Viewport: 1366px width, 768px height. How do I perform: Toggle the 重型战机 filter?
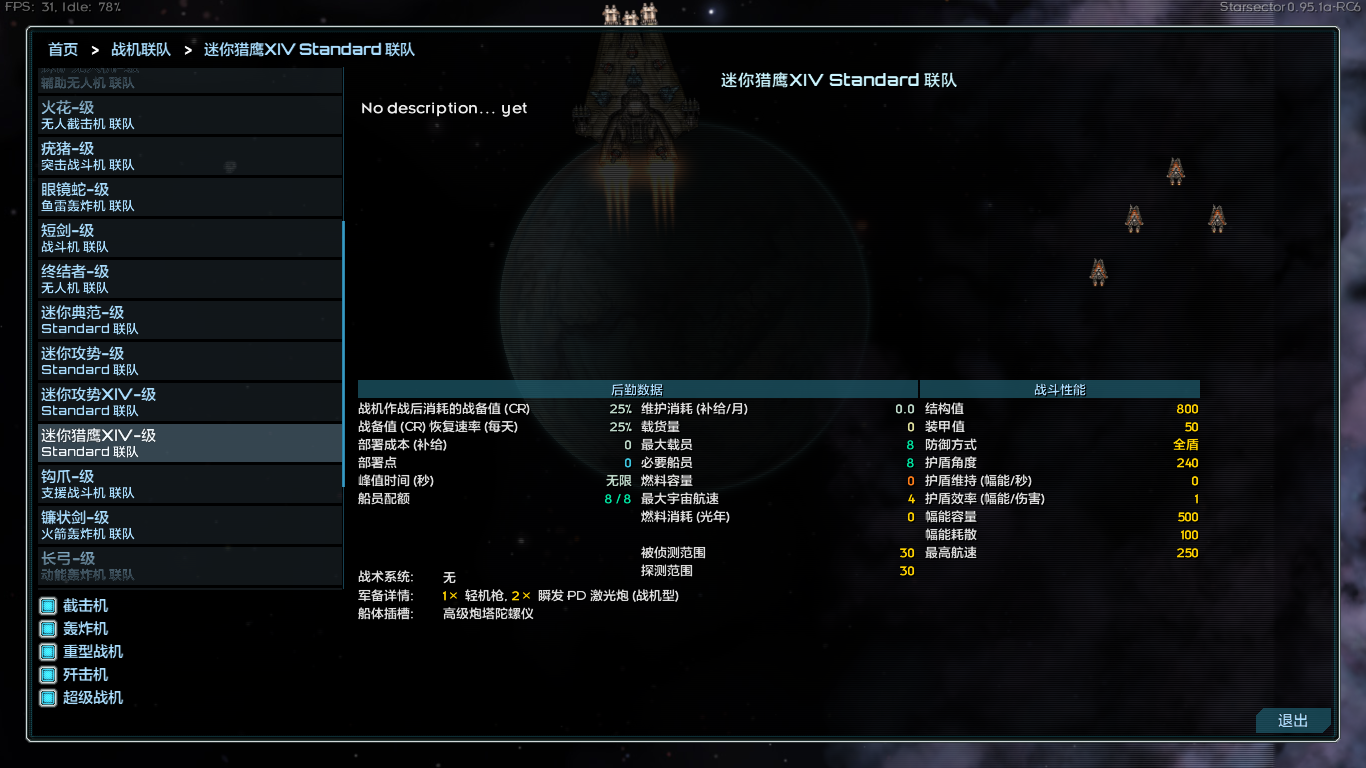(x=46, y=651)
